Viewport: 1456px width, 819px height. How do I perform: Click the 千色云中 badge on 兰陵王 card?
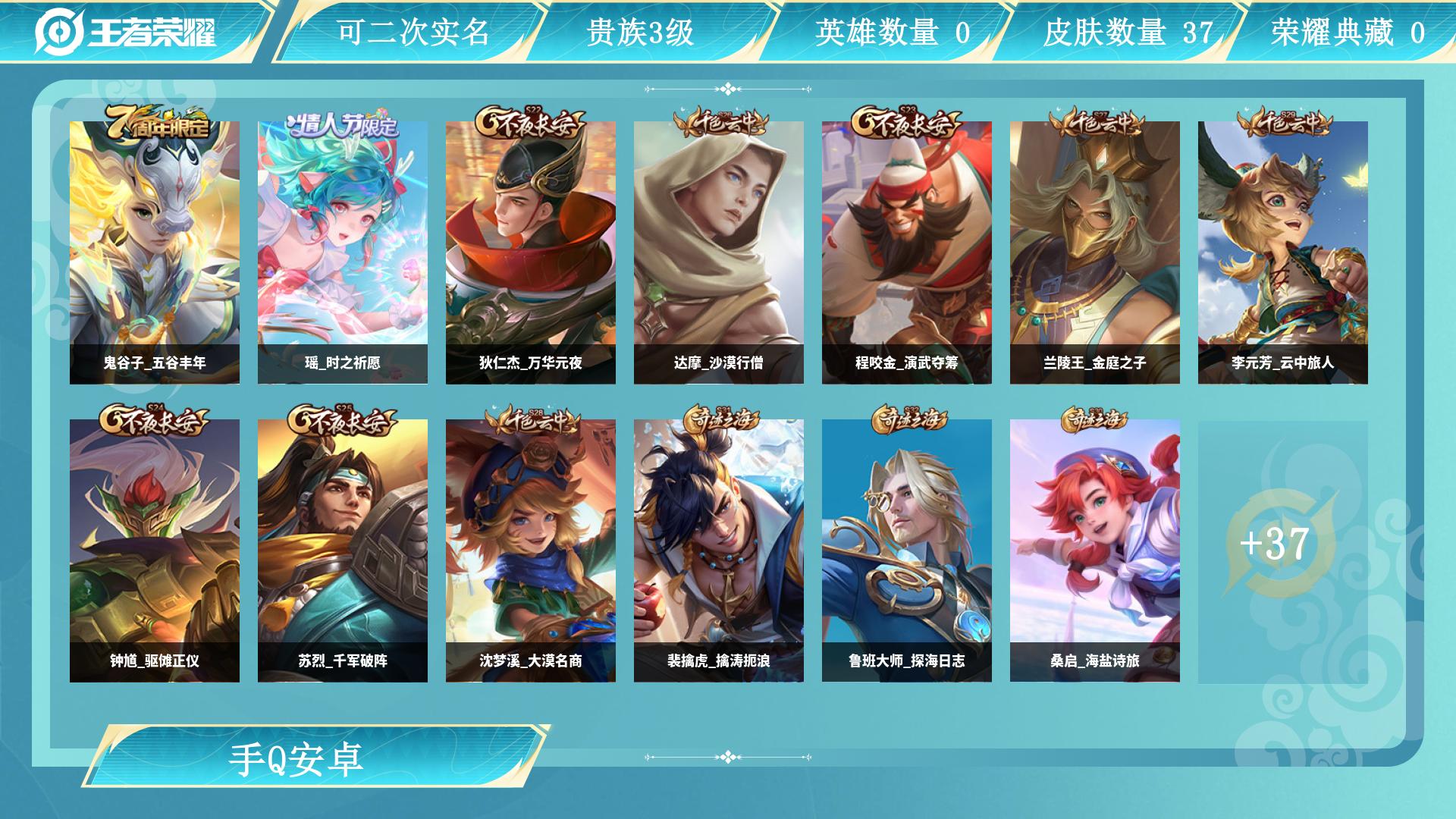pos(1098,120)
